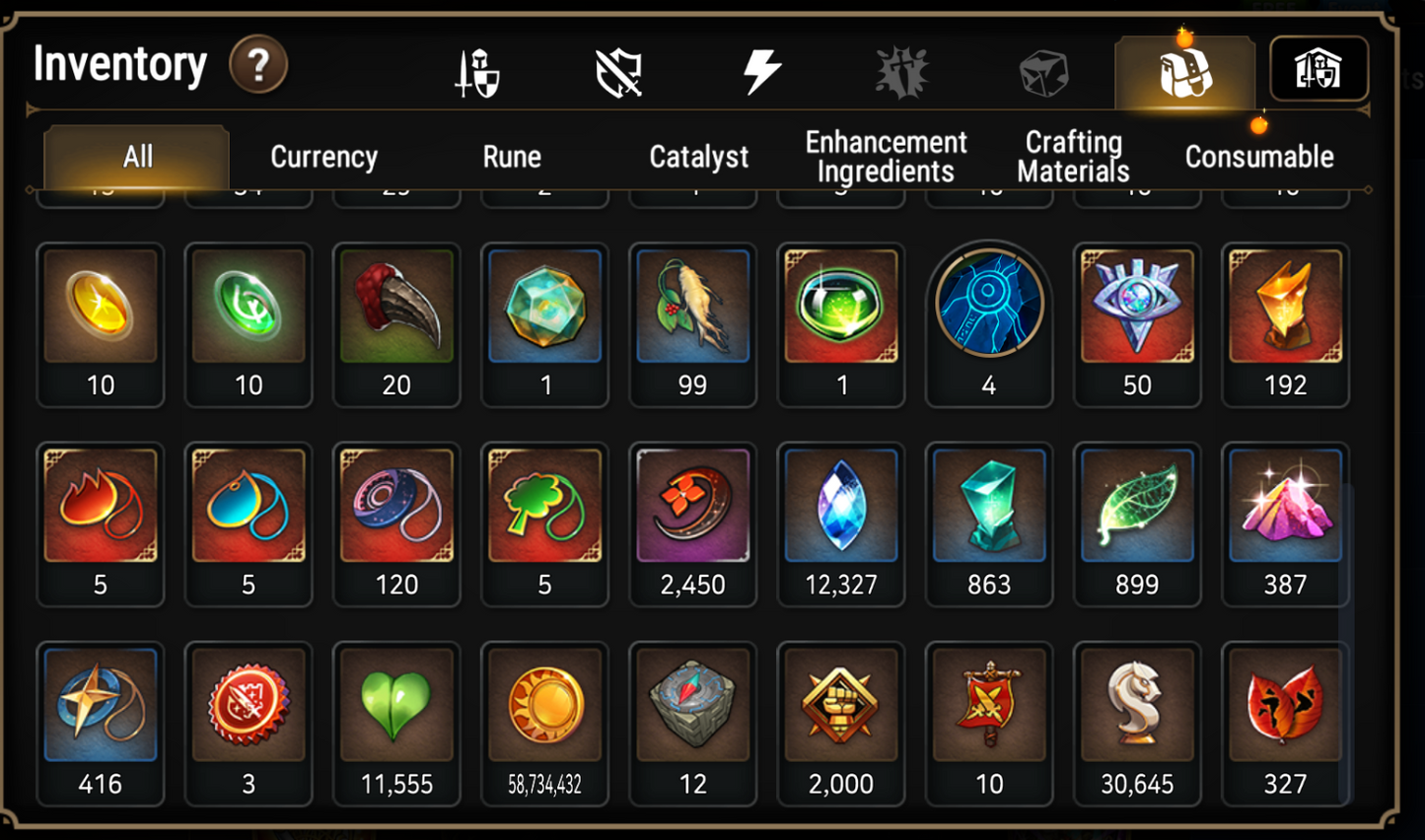The width and height of the screenshot is (1425, 840).
Task: Open the stone cube soulstones icon
Action: (x=1042, y=69)
